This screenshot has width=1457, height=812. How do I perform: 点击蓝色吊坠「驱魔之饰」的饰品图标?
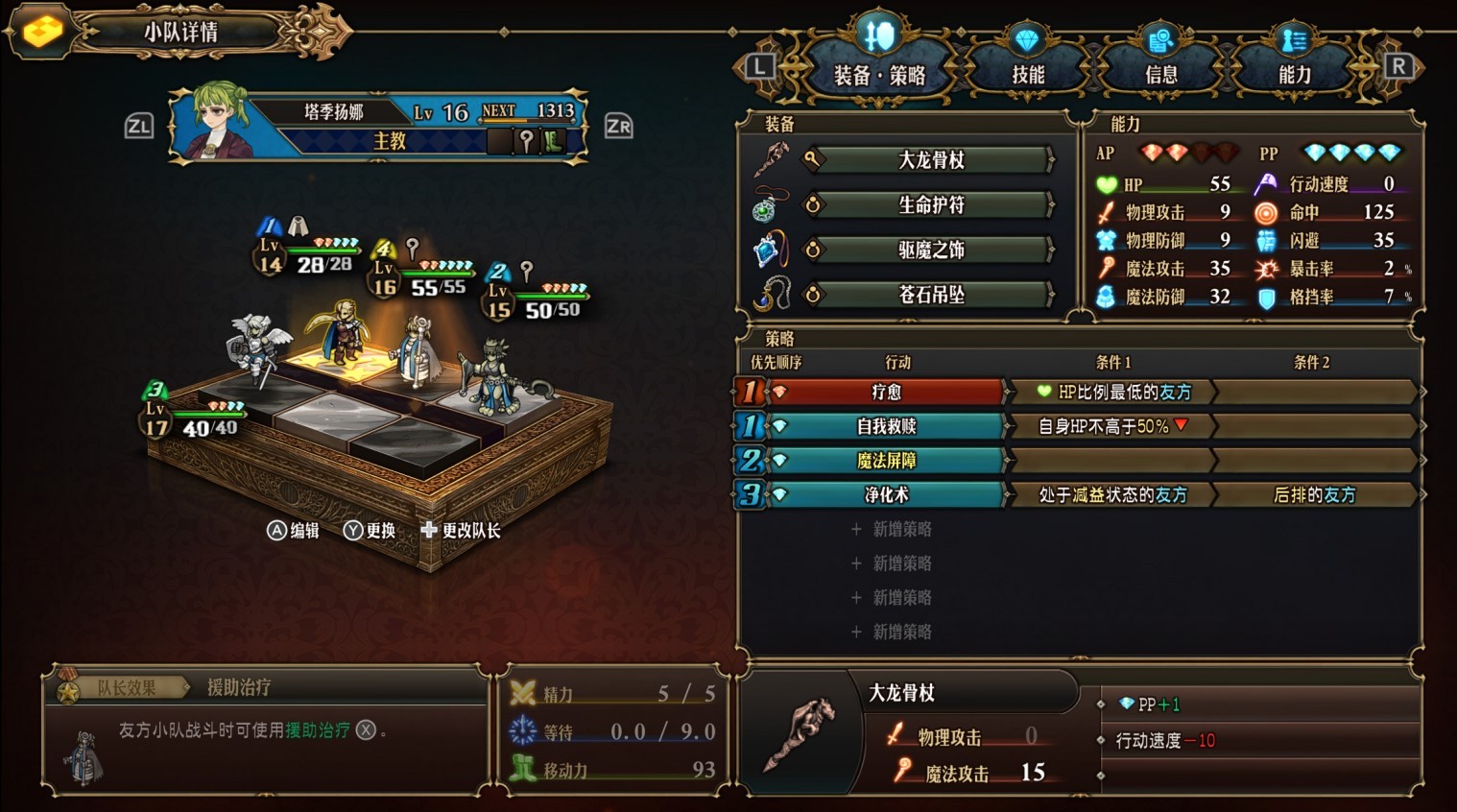click(x=767, y=250)
